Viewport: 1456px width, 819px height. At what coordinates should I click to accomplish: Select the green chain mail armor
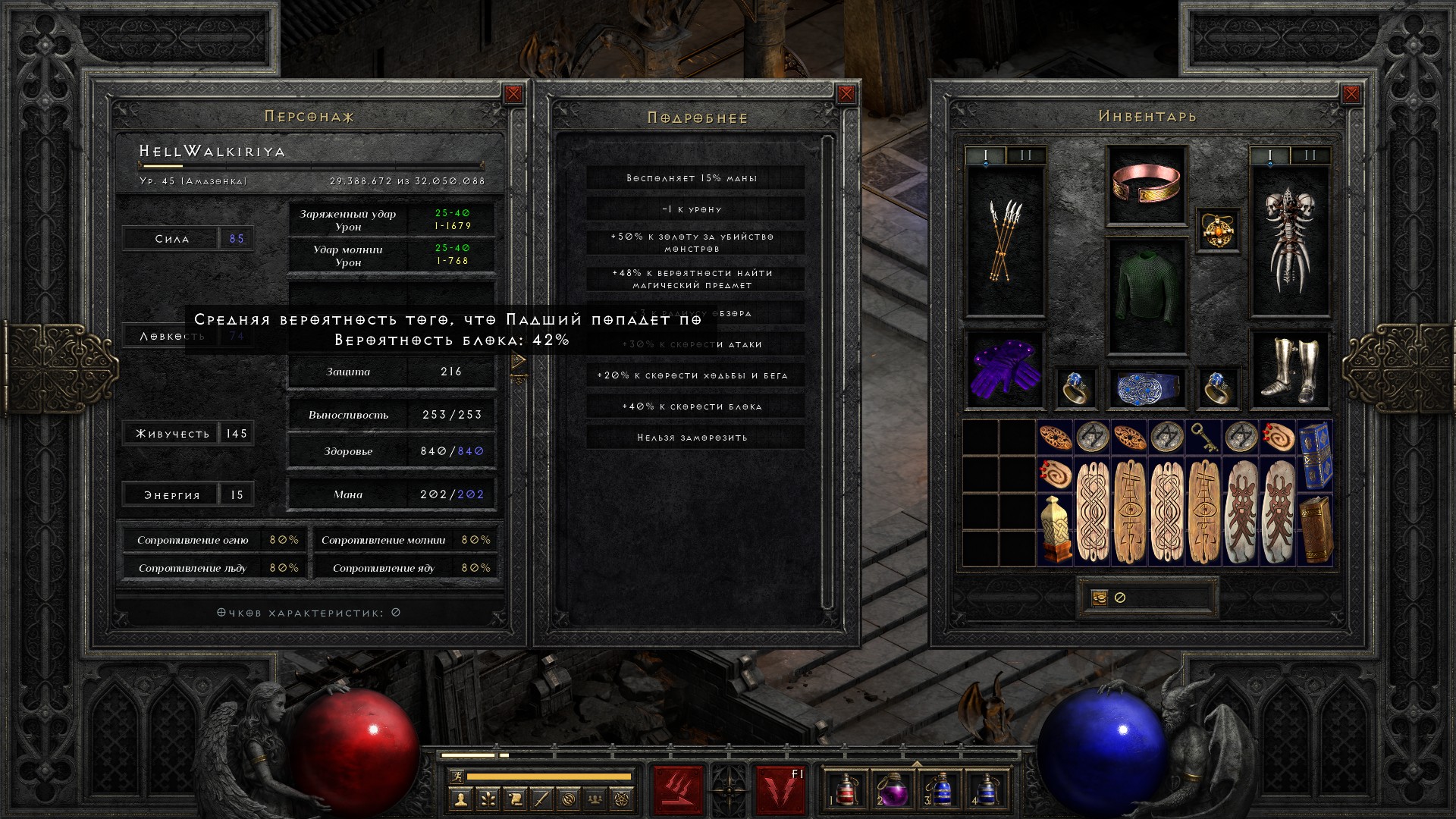[x=1146, y=296]
